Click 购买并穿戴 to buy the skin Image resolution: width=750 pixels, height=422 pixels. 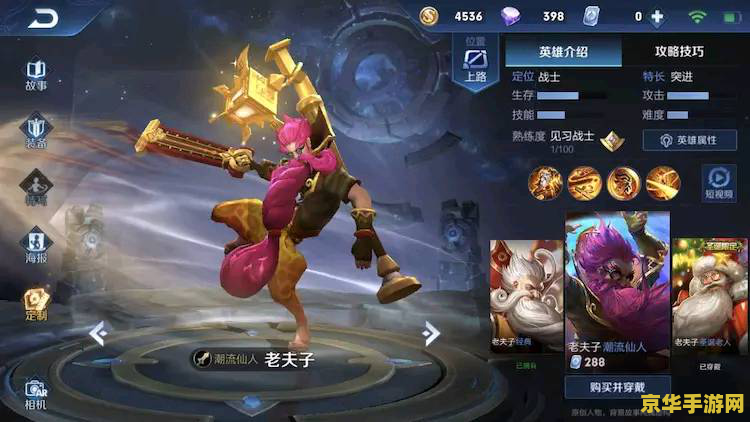(617, 388)
